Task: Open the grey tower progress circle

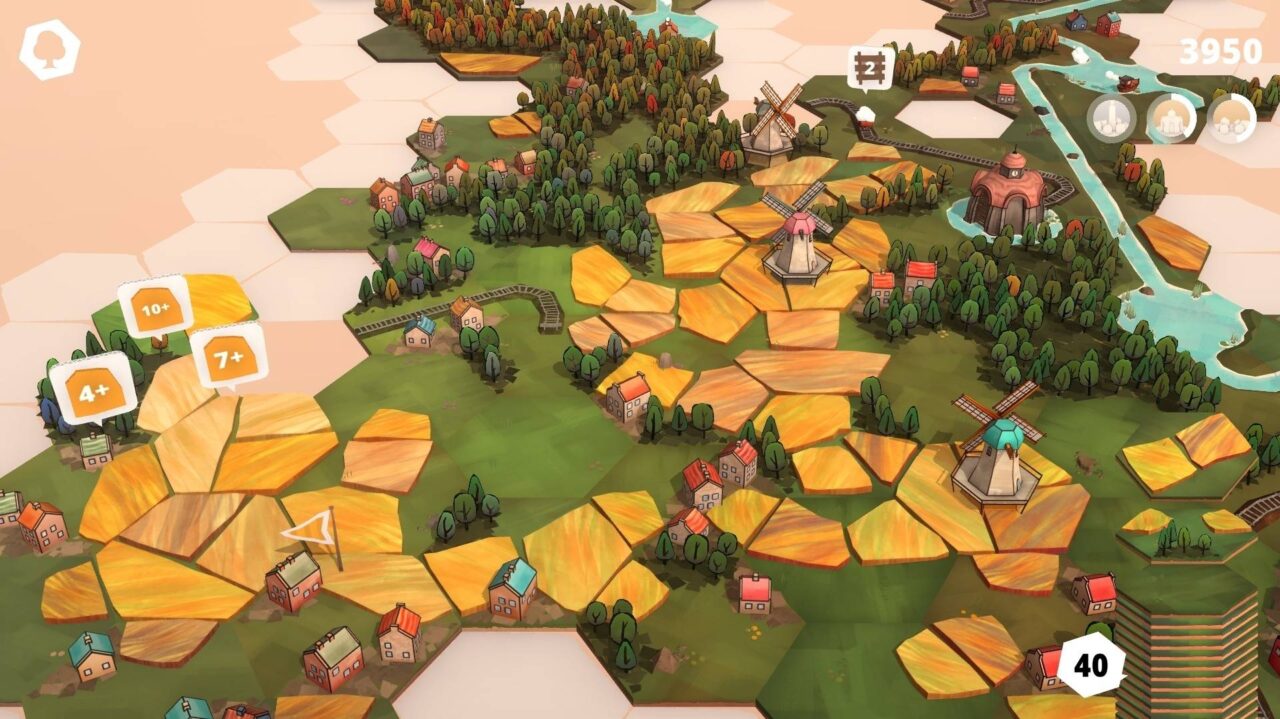Action: pyautogui.click(x=1111, y=118)
